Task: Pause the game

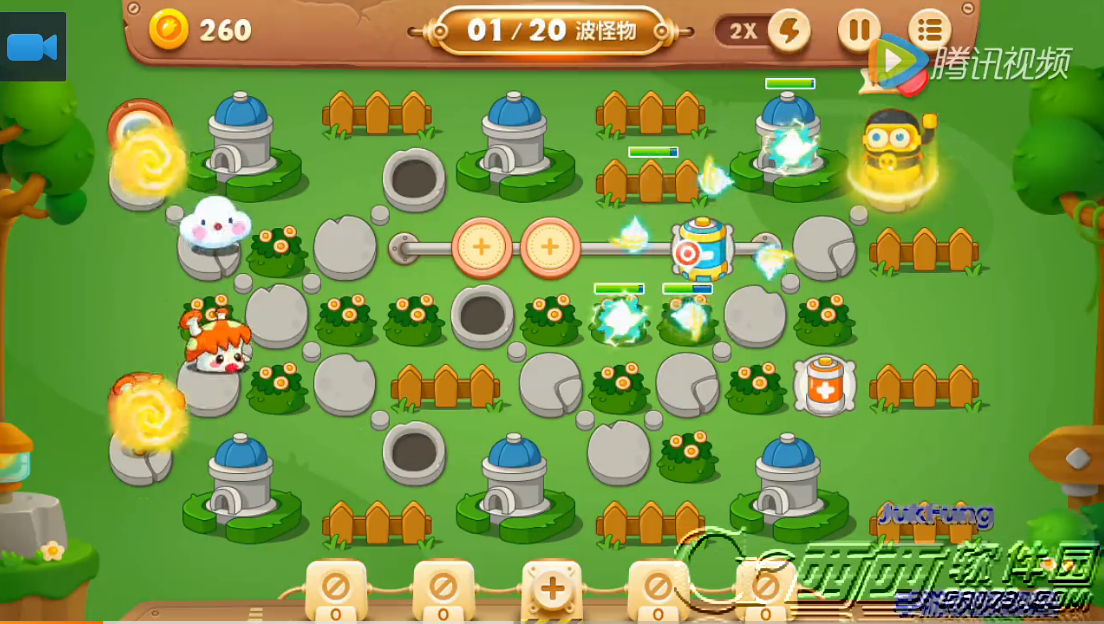Action: [x=858, y=30]
